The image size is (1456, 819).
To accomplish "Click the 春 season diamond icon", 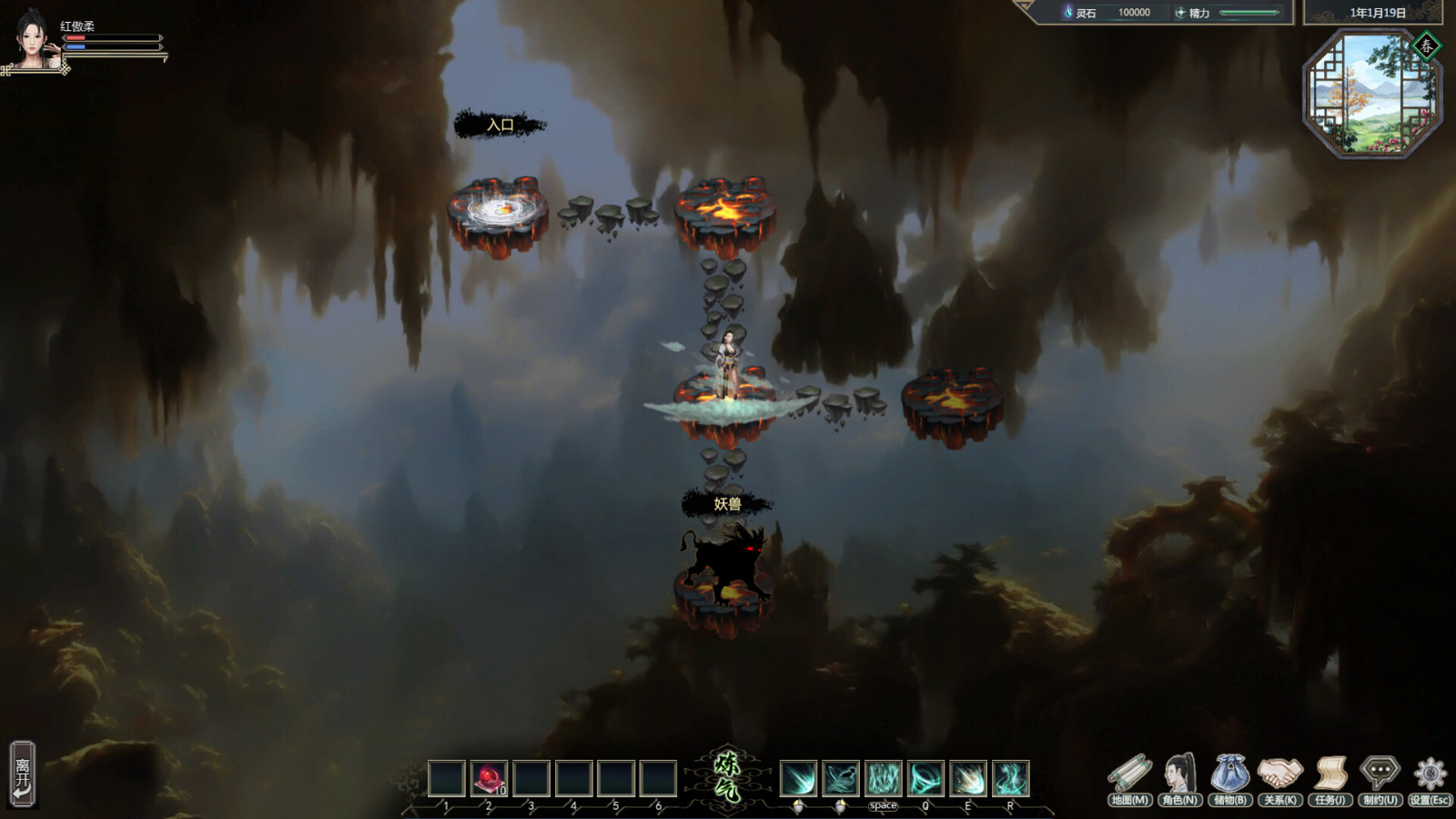I will coord(1426,45).
